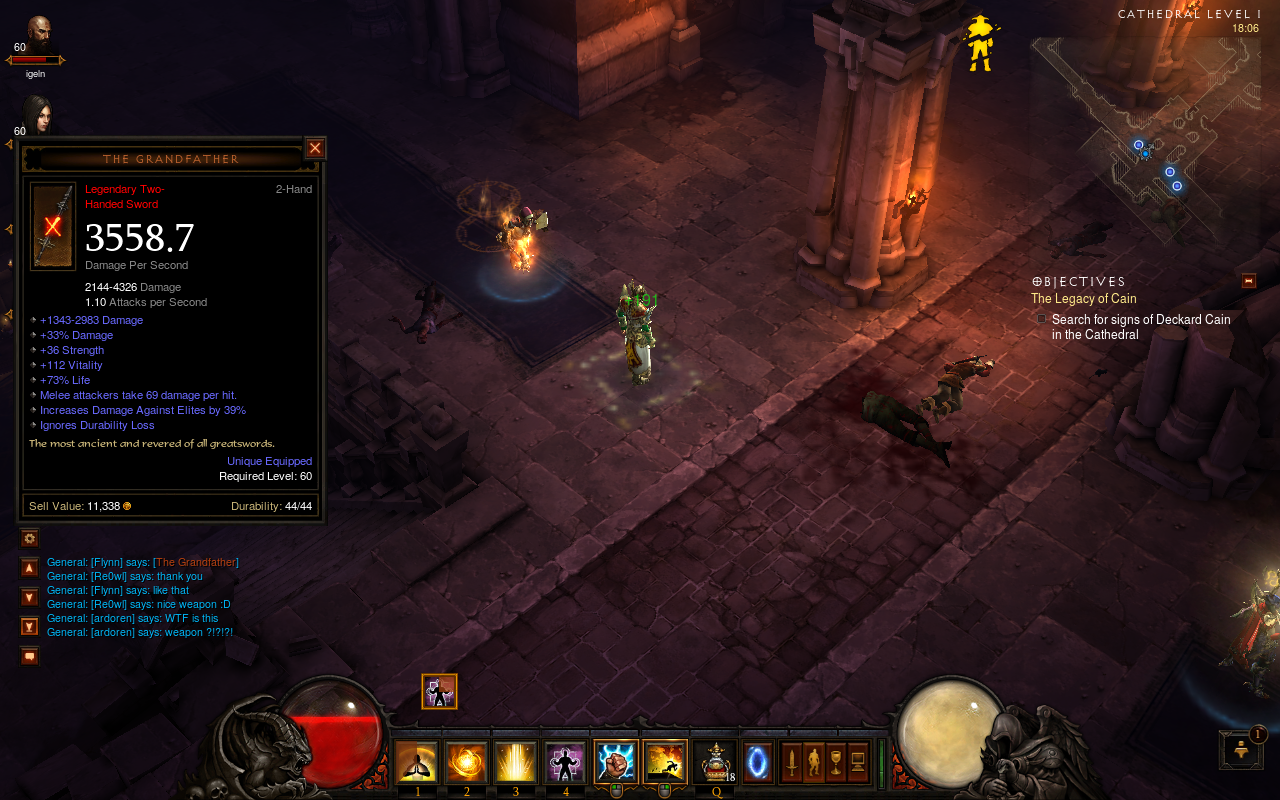Use the swirling orange orb skill

(467, 763)
